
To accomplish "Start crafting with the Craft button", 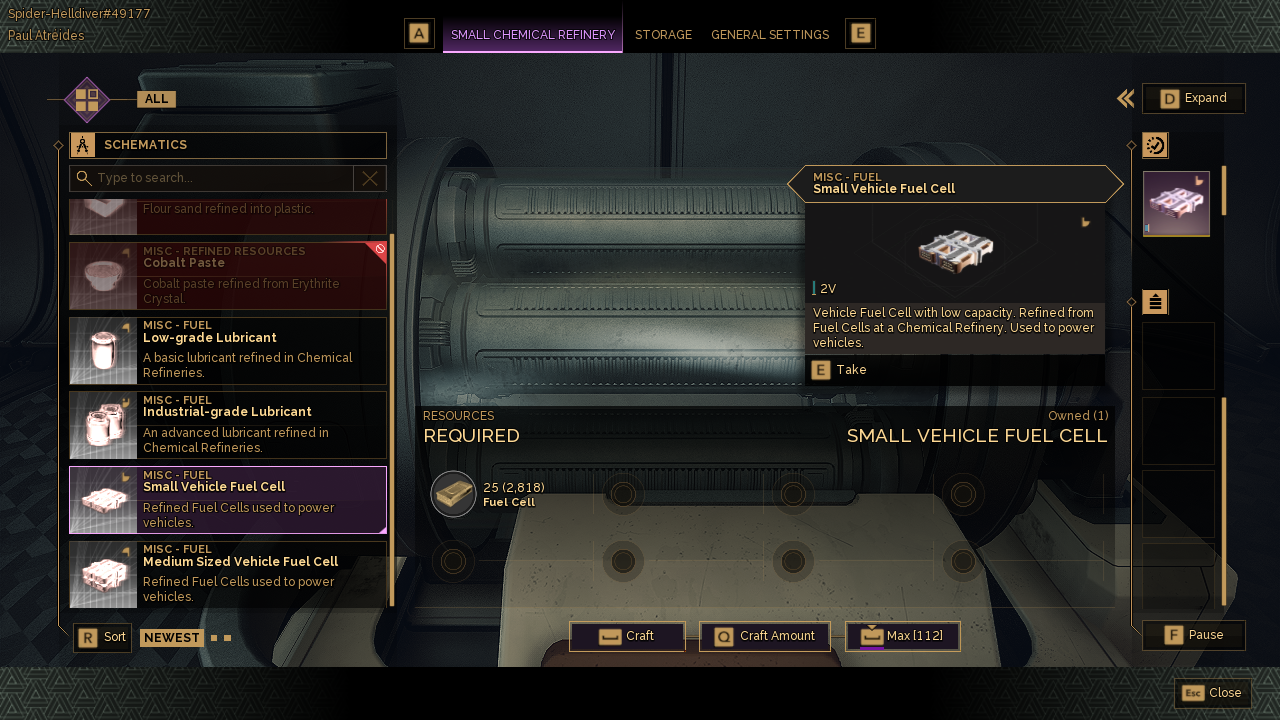I will point(627,636).
